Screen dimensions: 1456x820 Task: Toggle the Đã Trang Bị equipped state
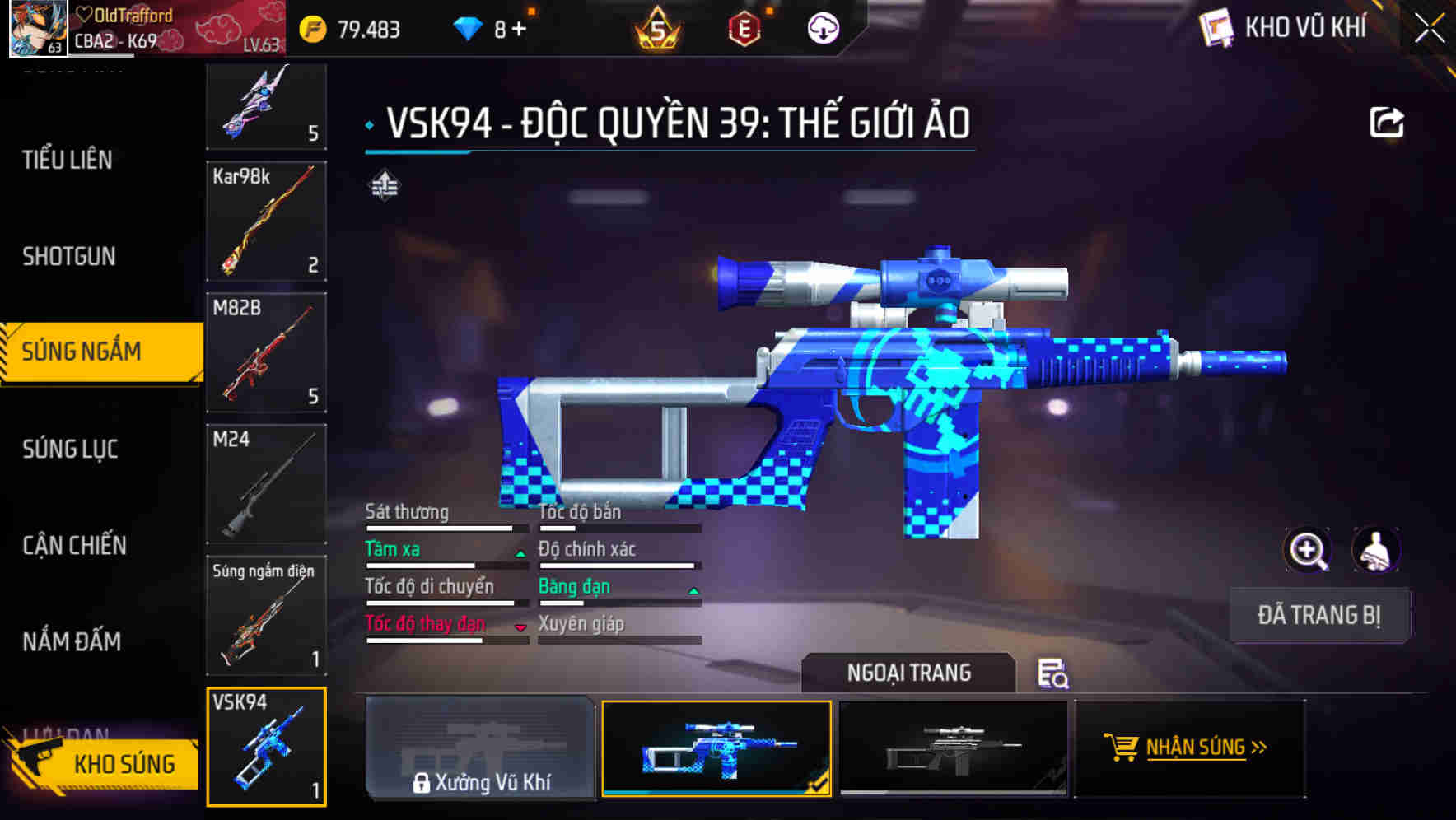[1319, 615]
